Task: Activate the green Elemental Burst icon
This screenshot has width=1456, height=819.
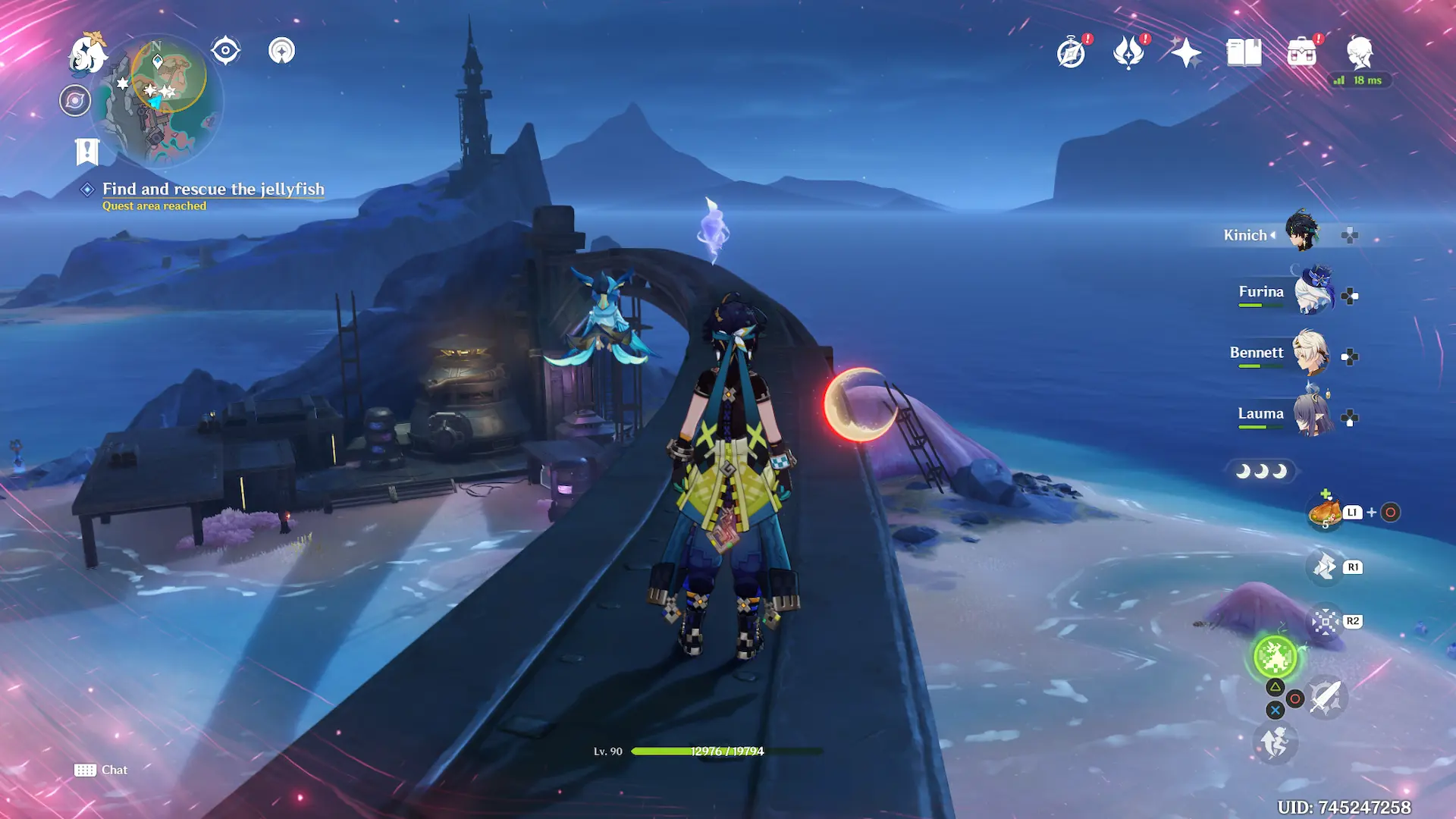Action: [1275, 657]
